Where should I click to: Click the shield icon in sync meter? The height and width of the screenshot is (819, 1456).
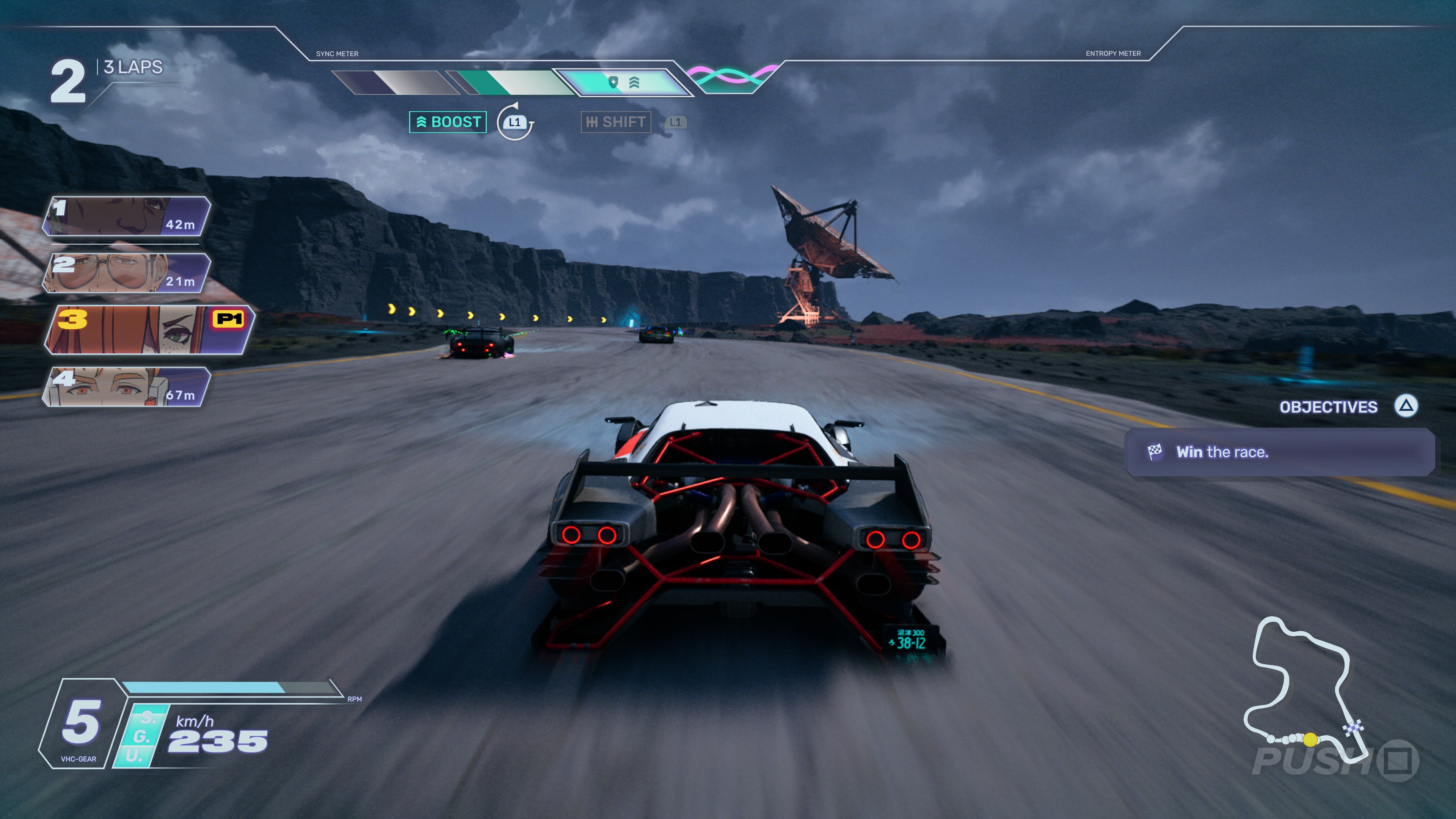[x=613, y=83]
